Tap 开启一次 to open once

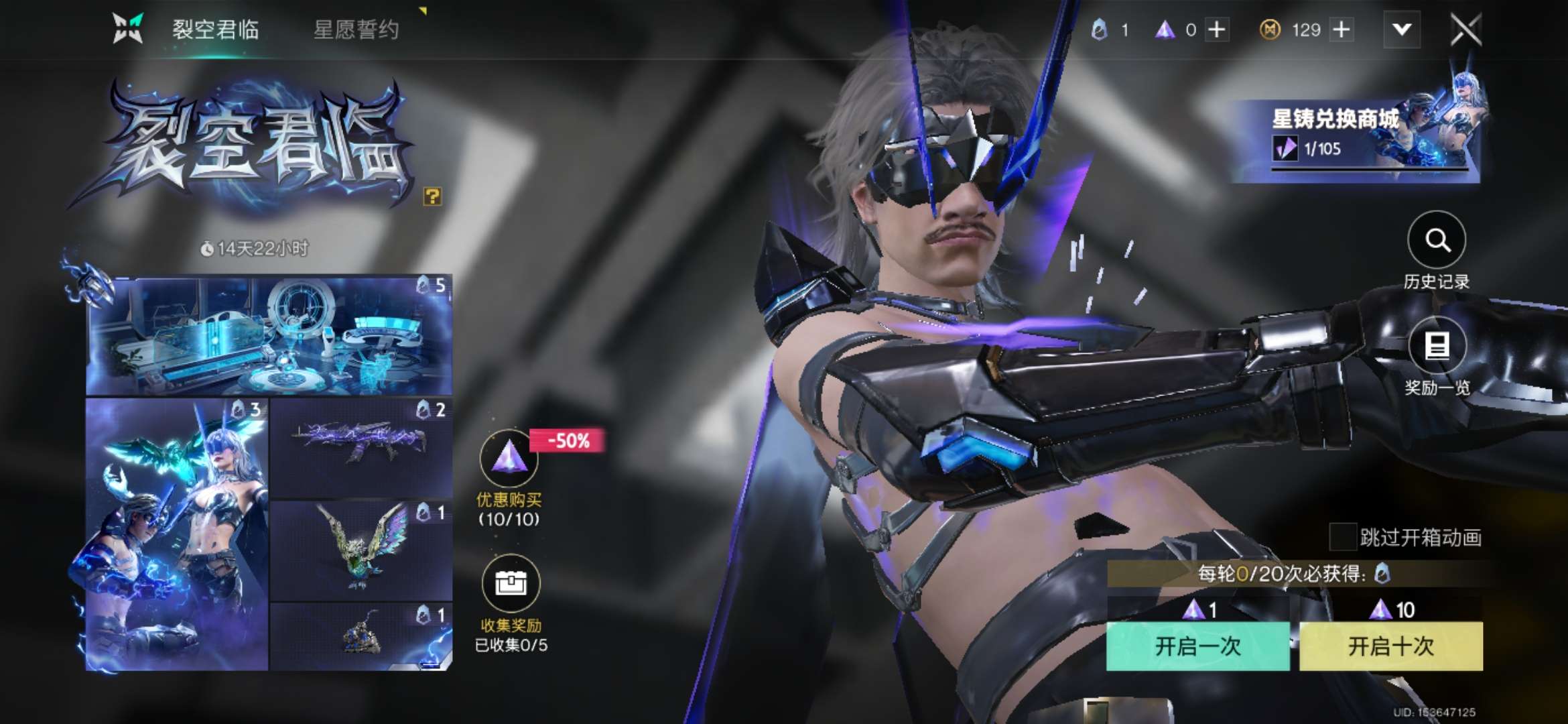(x=1197, y=646)
